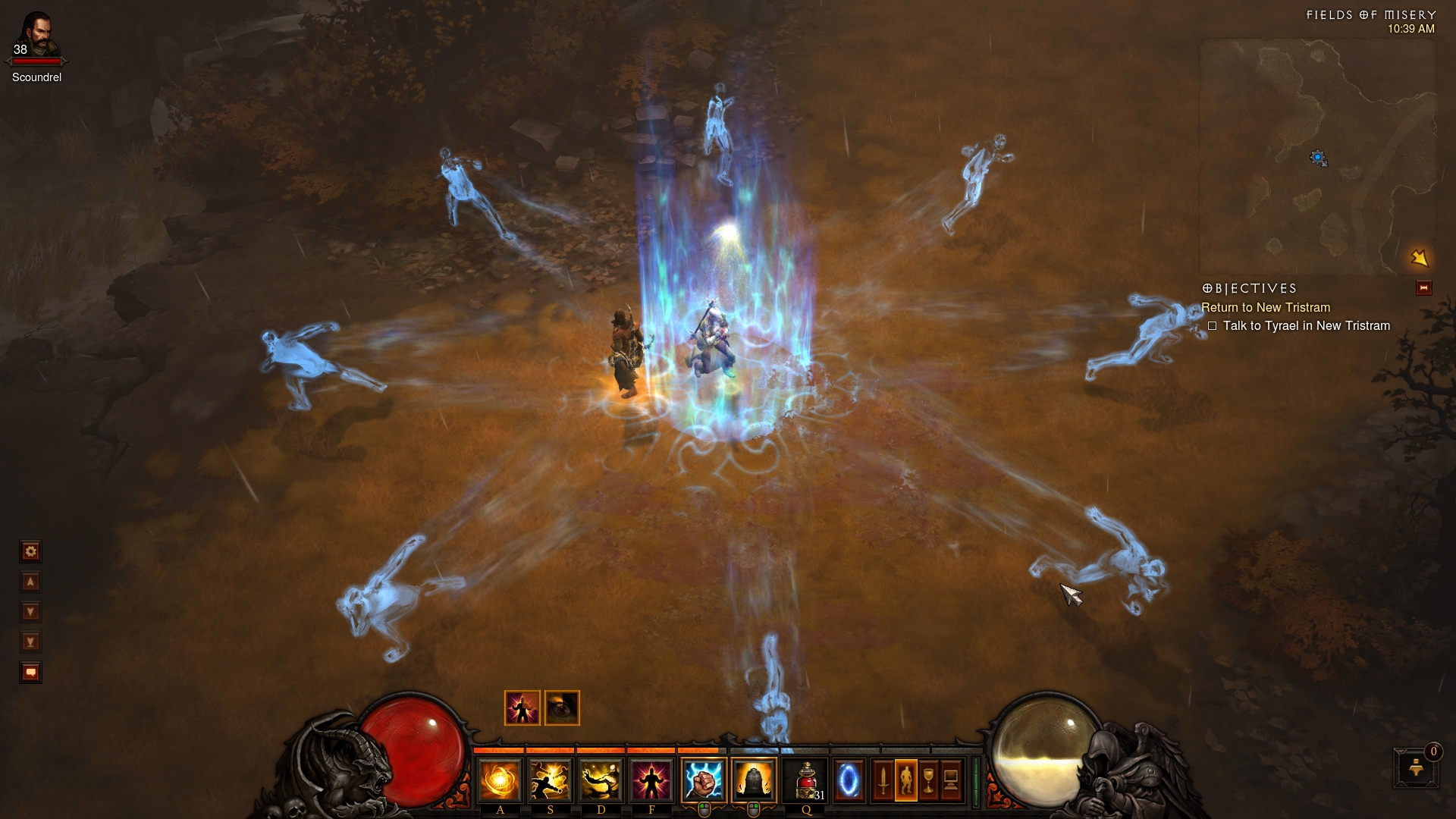Jump to chat bottom with underlined arrow button
The image size is (1456, 819).
30,642
